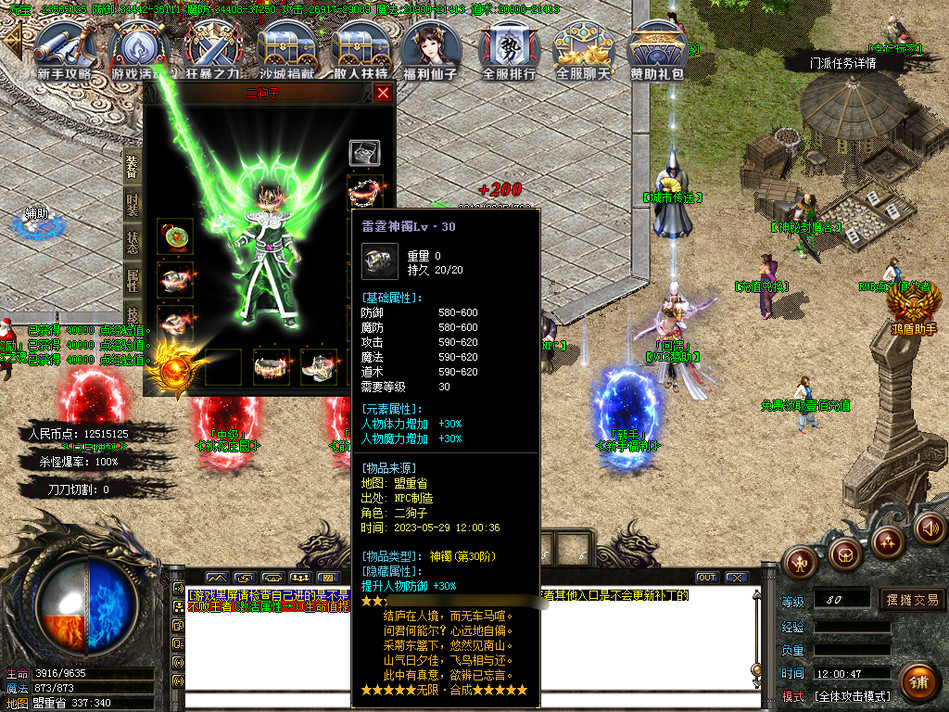The image size is (949, 712).
Task: Open the 沙城捐献 donation chest
Action: pos(287,50)
